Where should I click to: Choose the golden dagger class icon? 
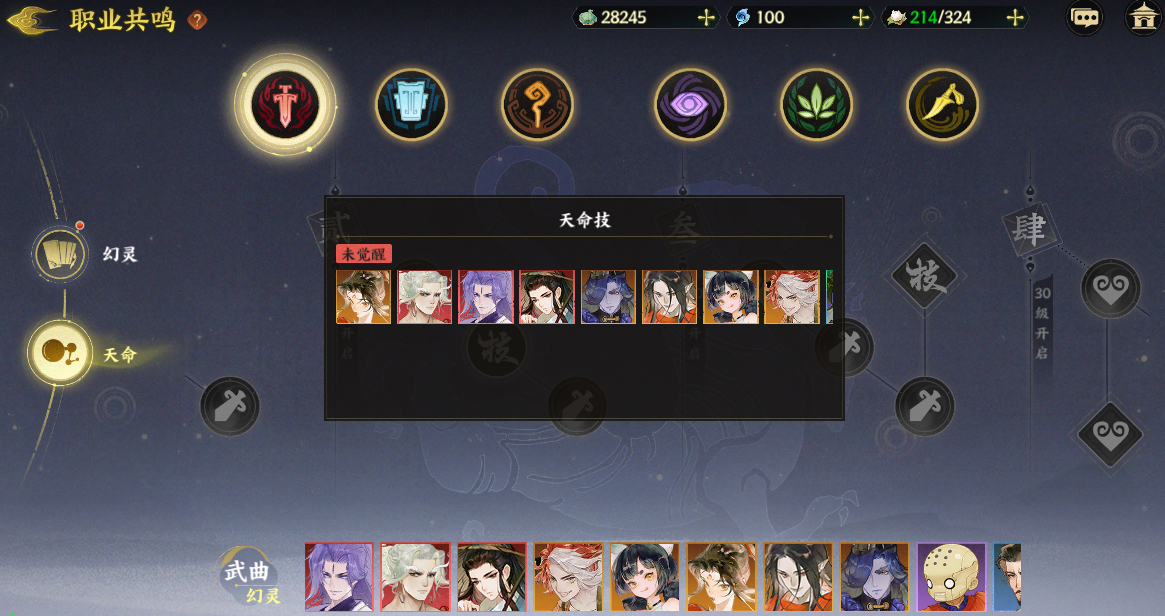[x=942, y=104]
